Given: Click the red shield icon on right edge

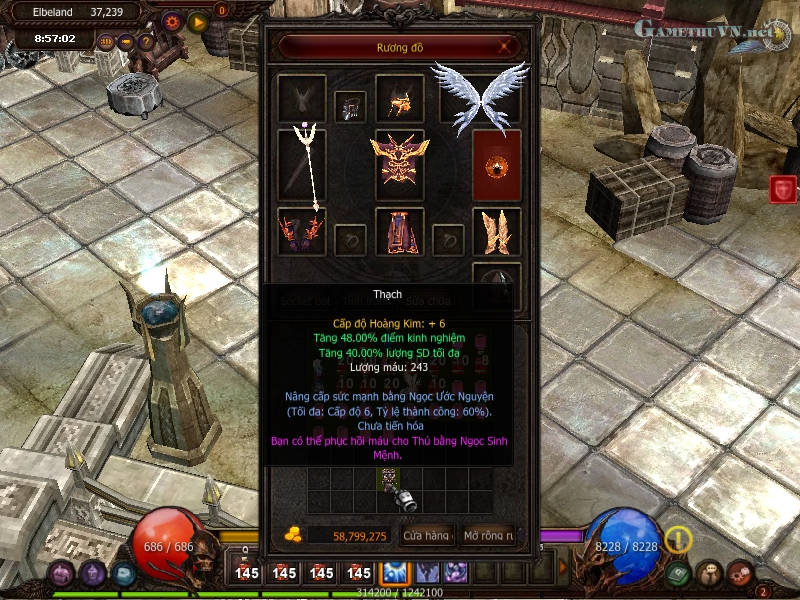Looking at the screenshot, I should (783, 189).
